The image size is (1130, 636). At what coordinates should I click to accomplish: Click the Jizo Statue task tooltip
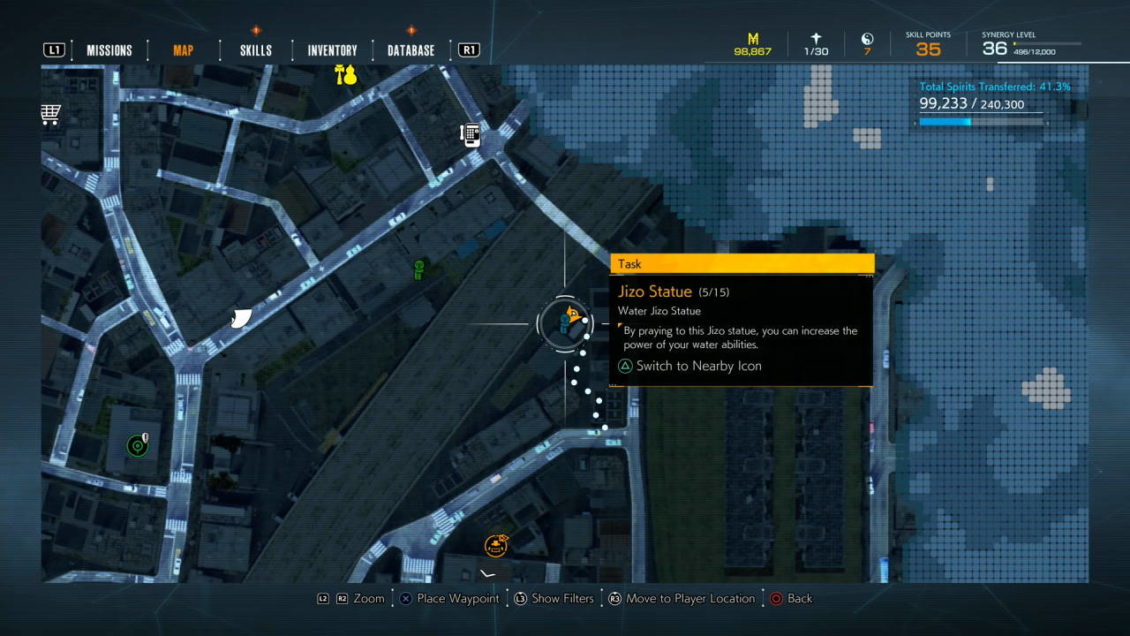click(x=741, y=320)
